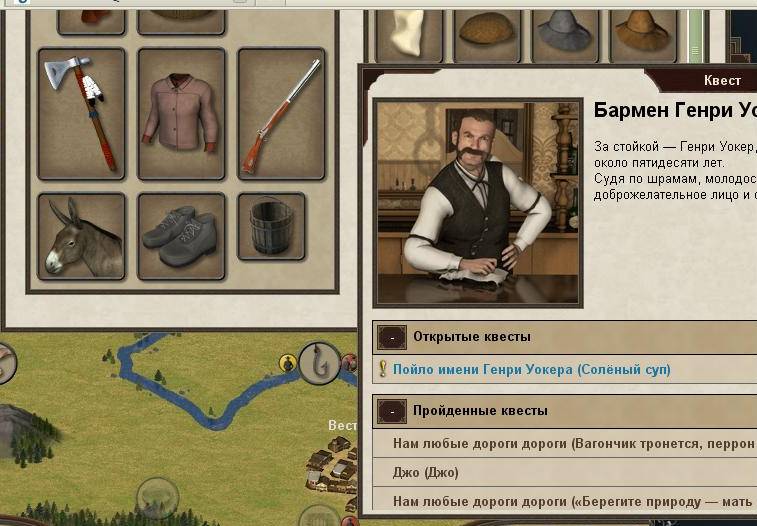
Task: Open completed quest Джо (Джо)
Action: coord(426,472)
